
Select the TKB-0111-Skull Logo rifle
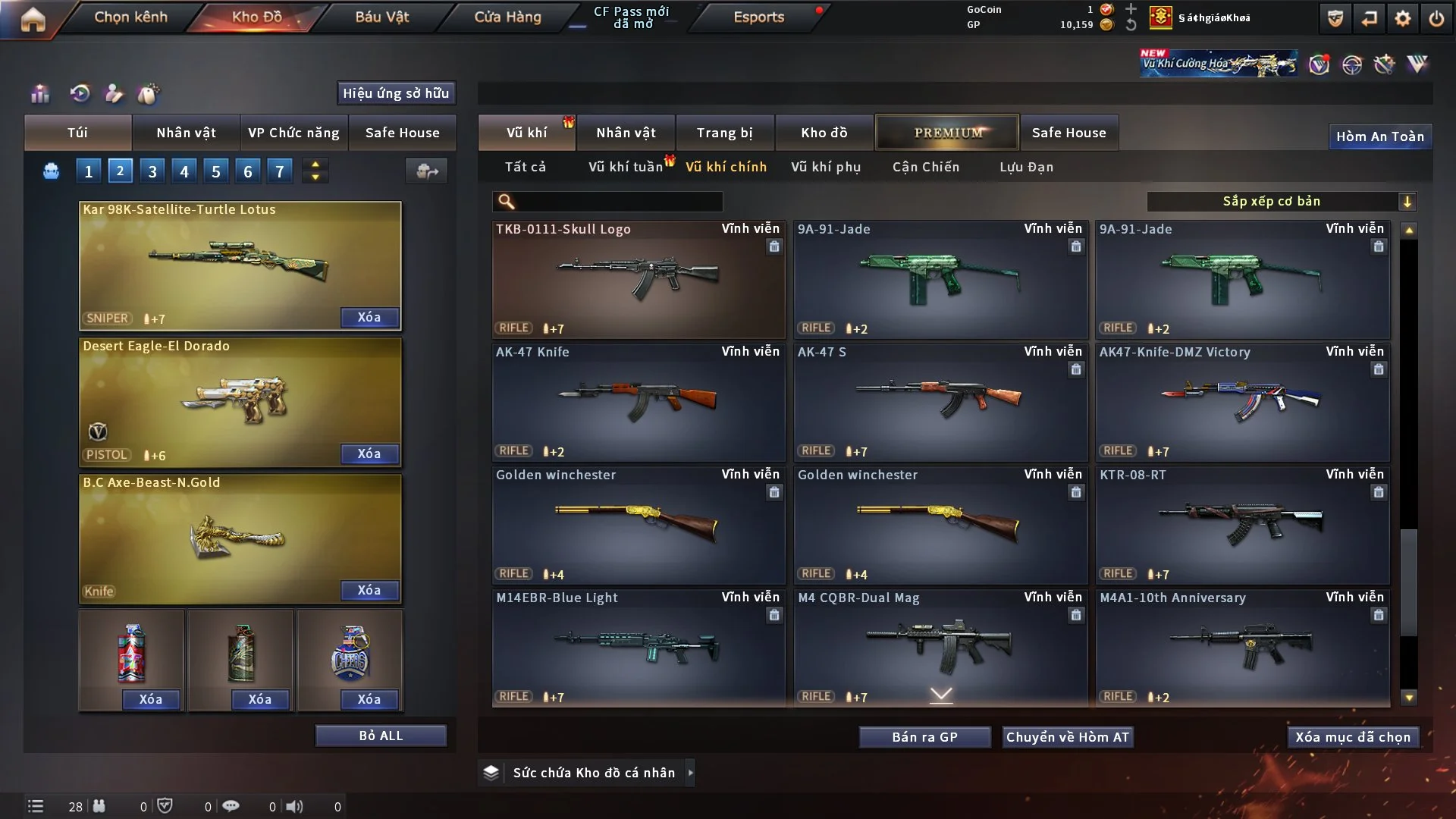coord(639,278)
